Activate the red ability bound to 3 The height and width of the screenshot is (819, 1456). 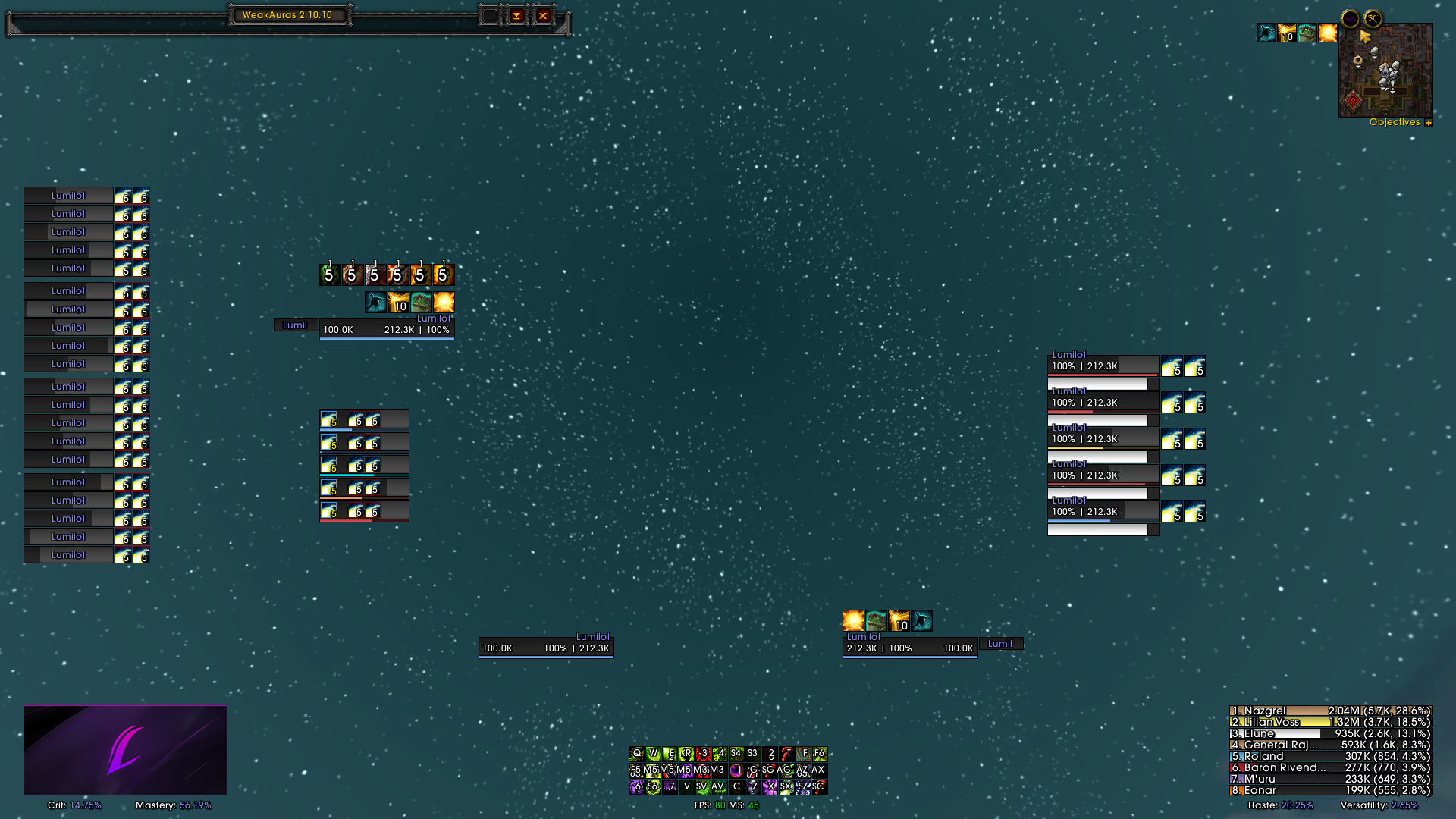(703, 754)
